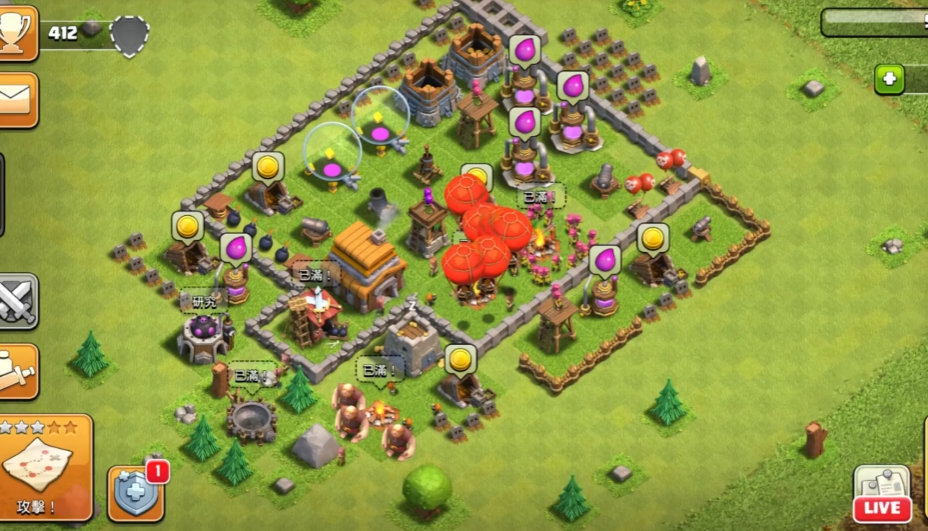Screen dimensions: 928x531
Task: Open the shield button with red notification
Action: (135, 492)
